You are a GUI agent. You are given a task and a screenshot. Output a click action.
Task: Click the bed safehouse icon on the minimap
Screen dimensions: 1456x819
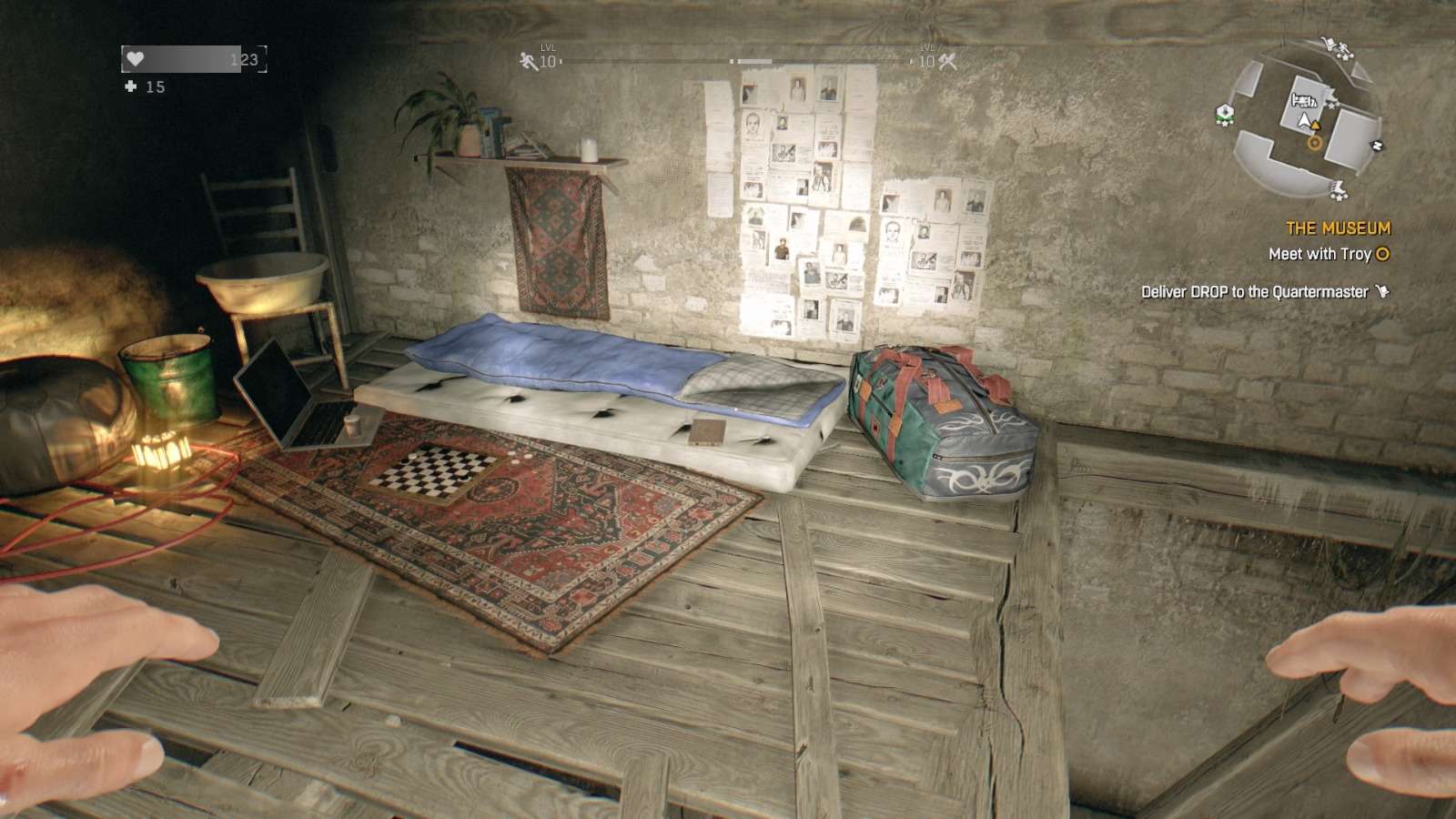click(1305, 100)
